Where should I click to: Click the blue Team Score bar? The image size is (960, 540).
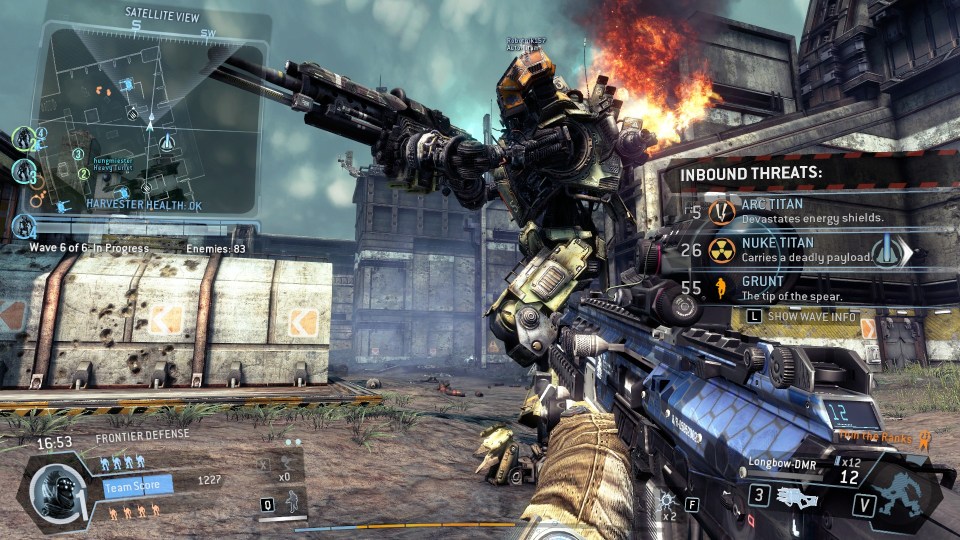click(x=138, y=486)
